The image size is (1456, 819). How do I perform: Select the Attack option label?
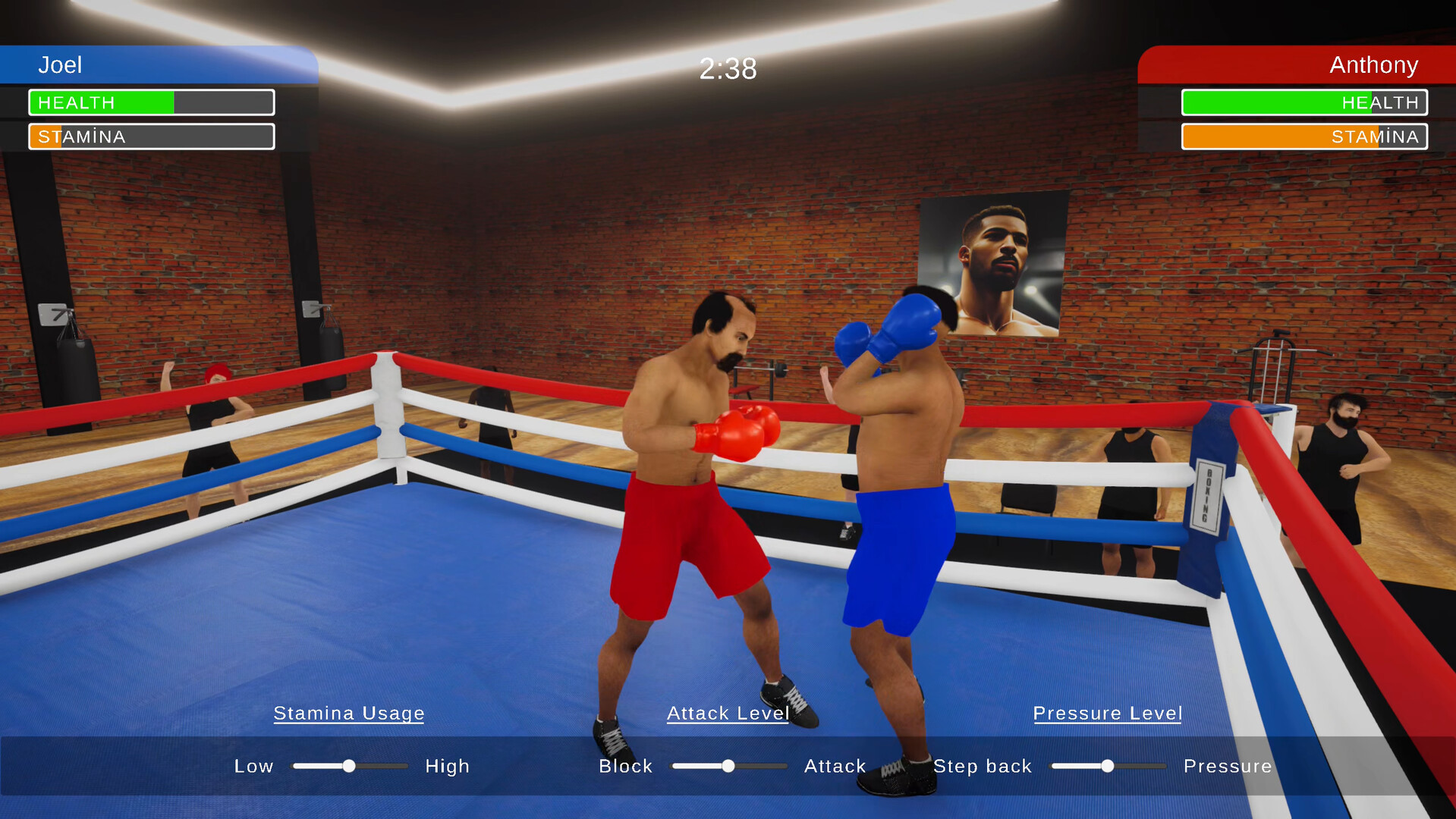[835, 766]
